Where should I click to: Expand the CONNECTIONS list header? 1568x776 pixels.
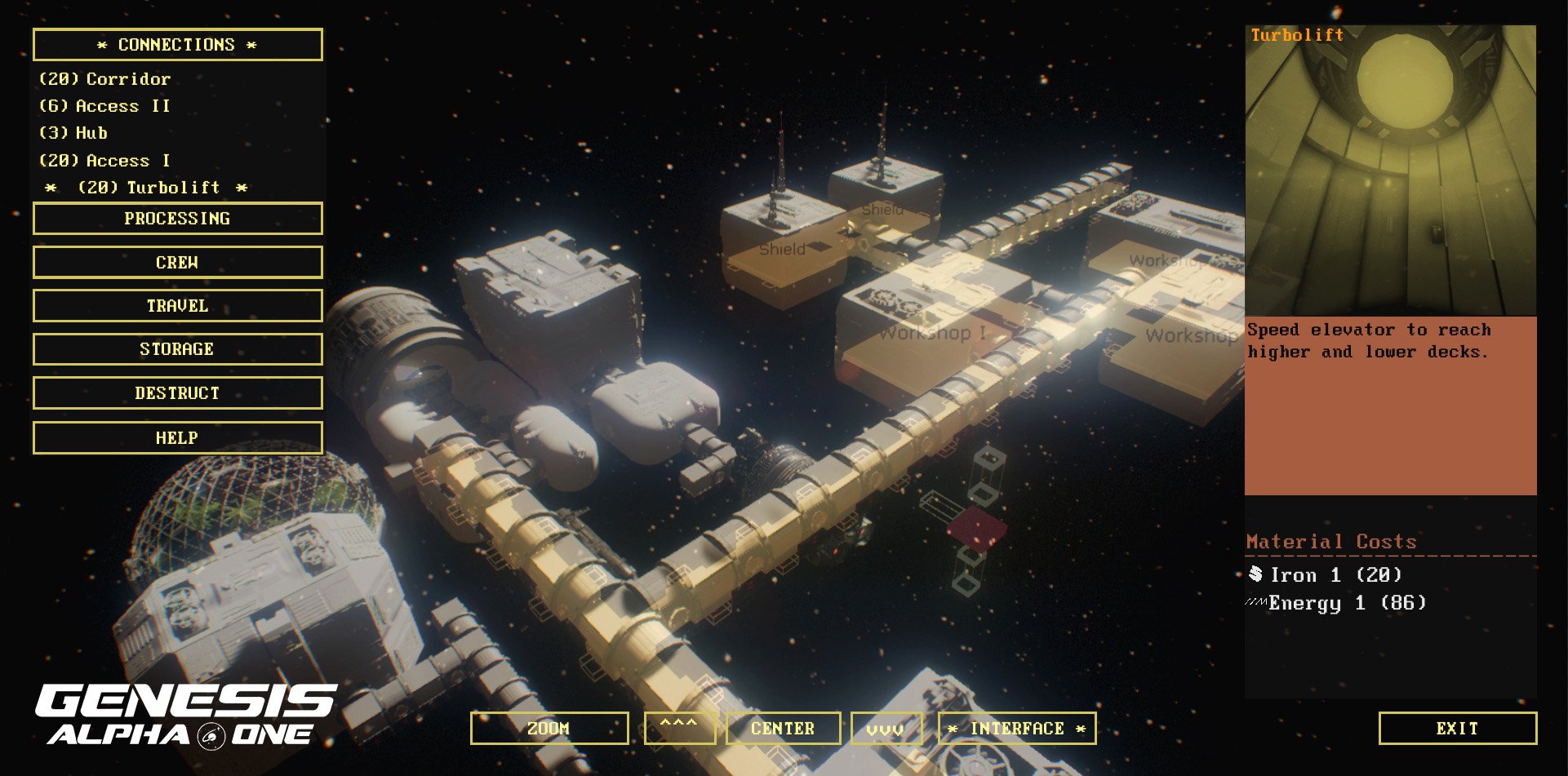[x=176, y=44]
